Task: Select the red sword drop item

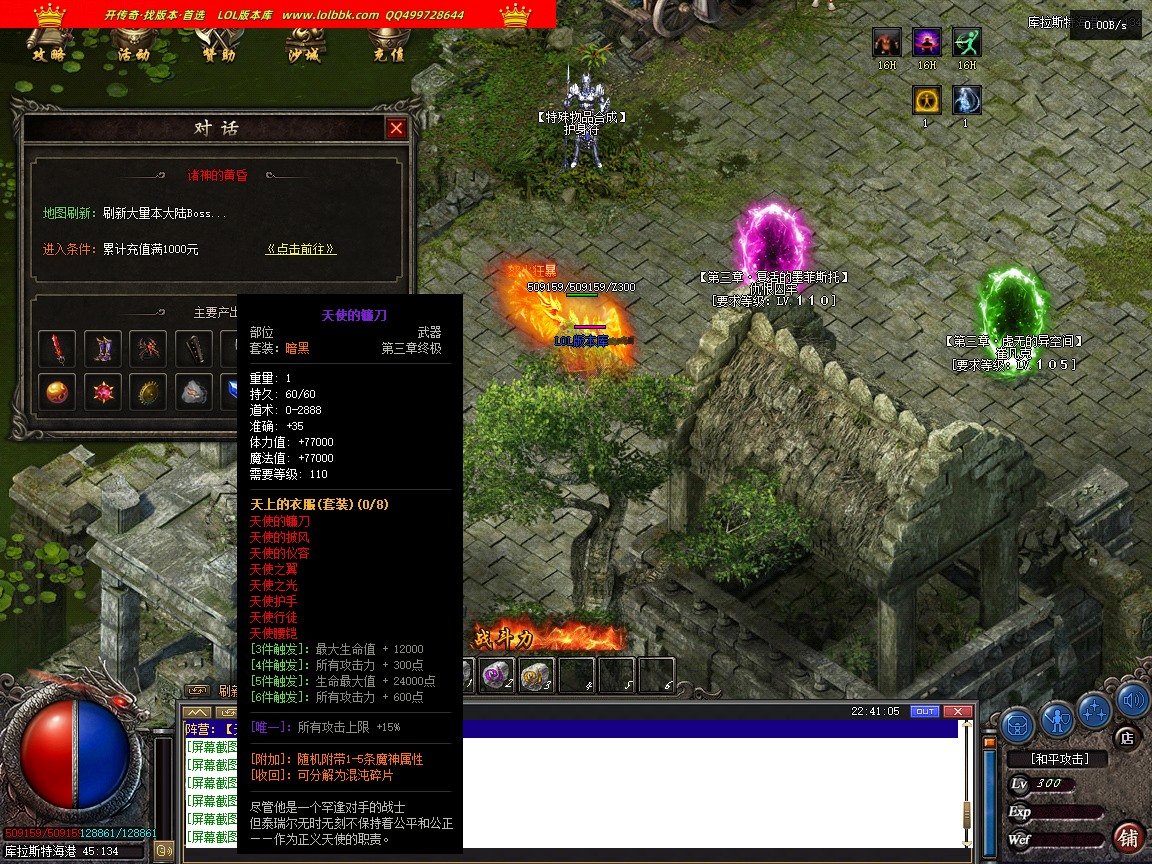Action: click(x=58, y=348)
